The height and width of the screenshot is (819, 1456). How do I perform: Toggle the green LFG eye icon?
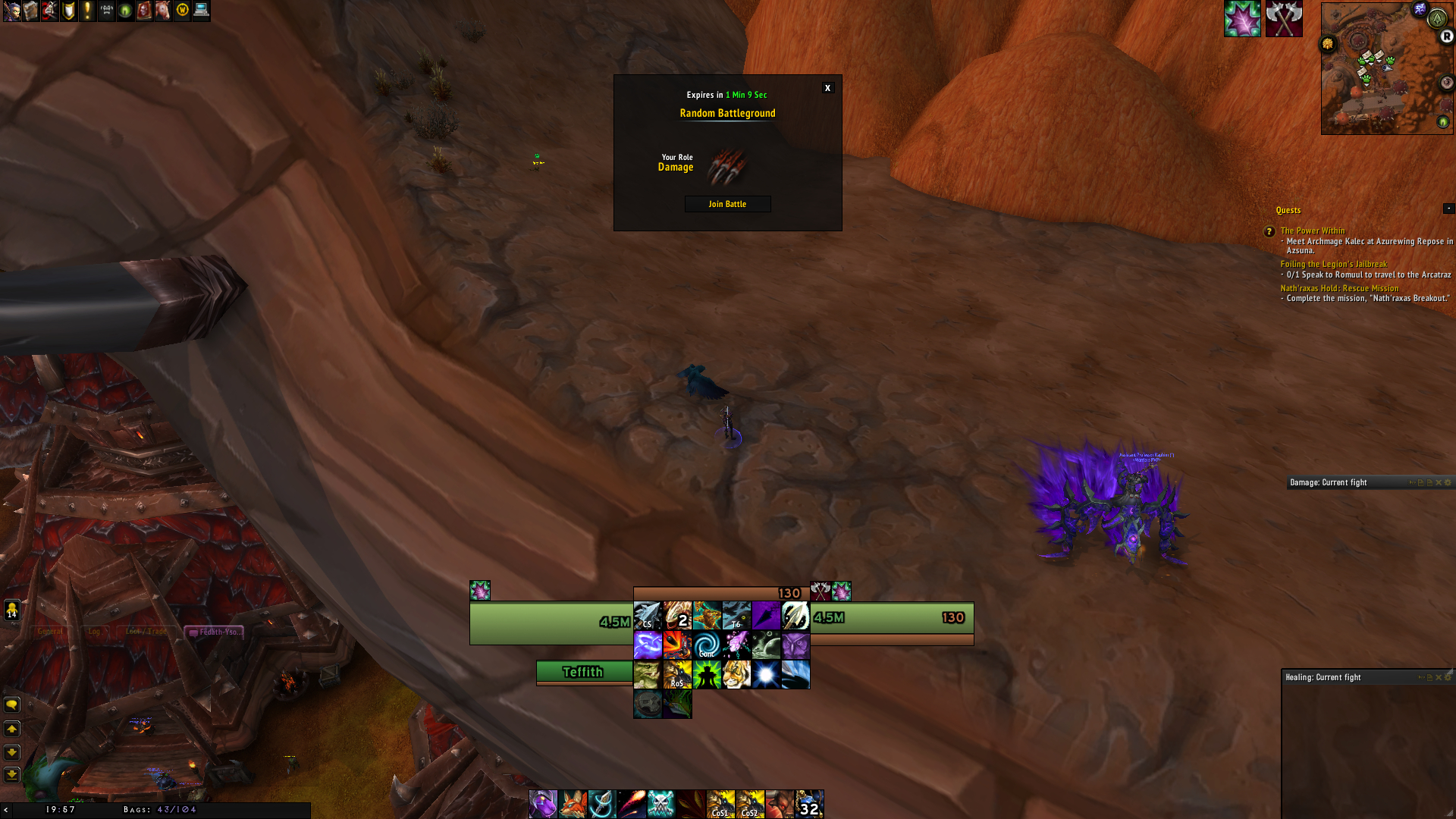tap(124, 12)
